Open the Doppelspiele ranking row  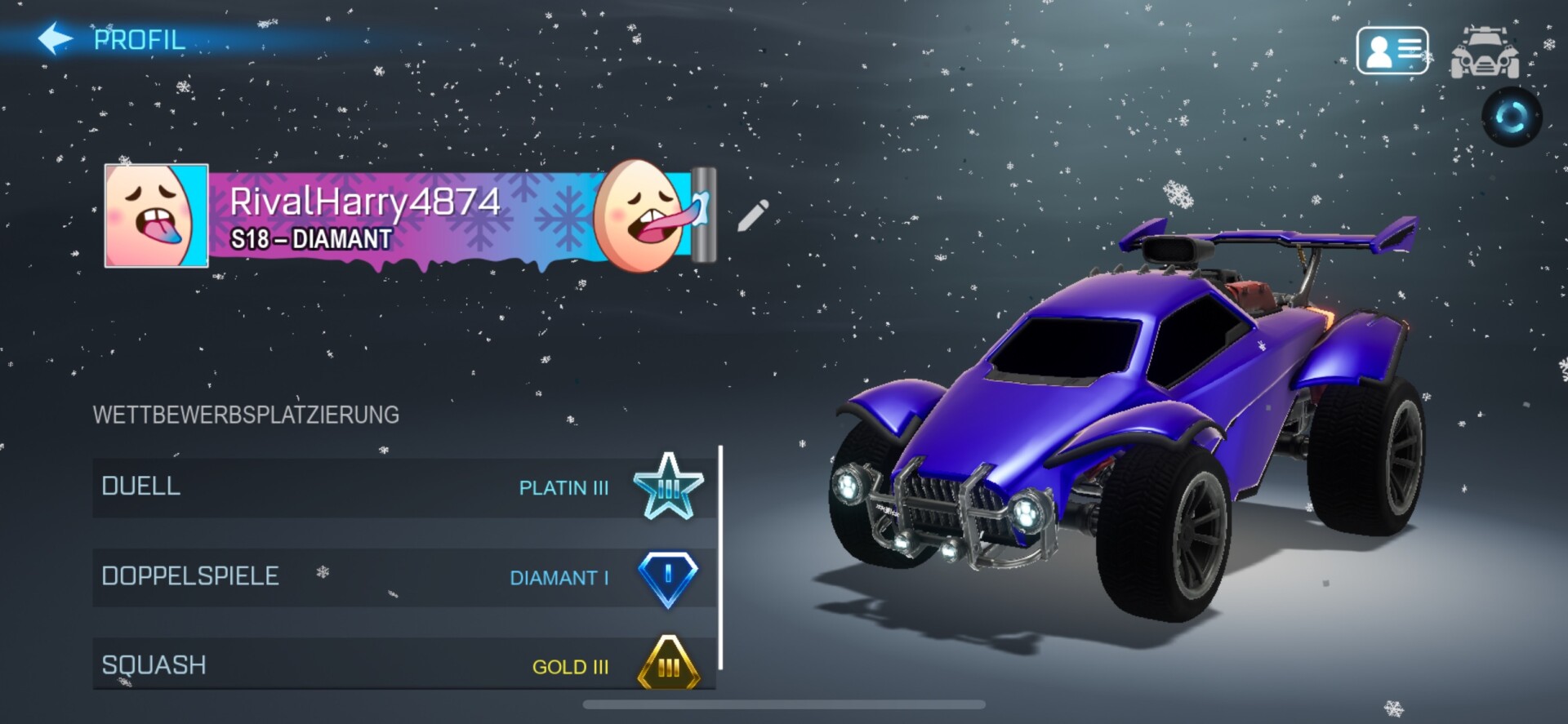point(403,577)
